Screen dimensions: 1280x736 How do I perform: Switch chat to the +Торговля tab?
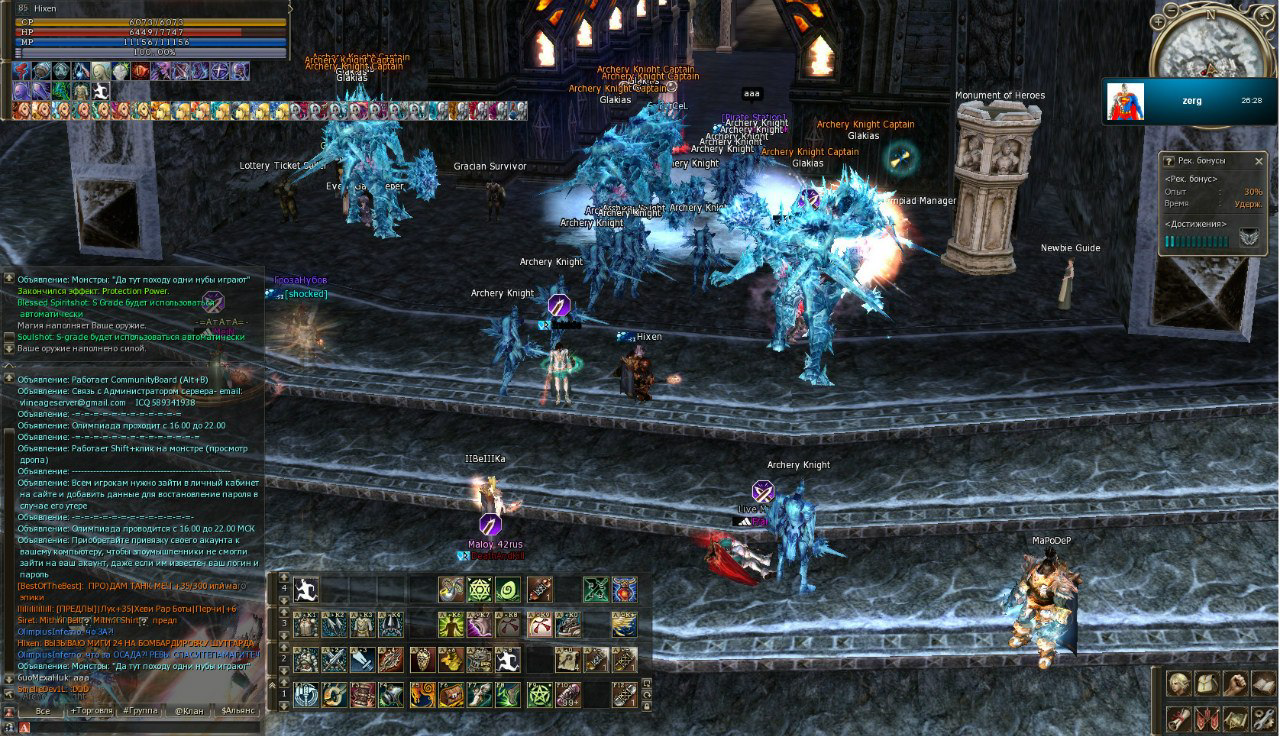point(91,711)
